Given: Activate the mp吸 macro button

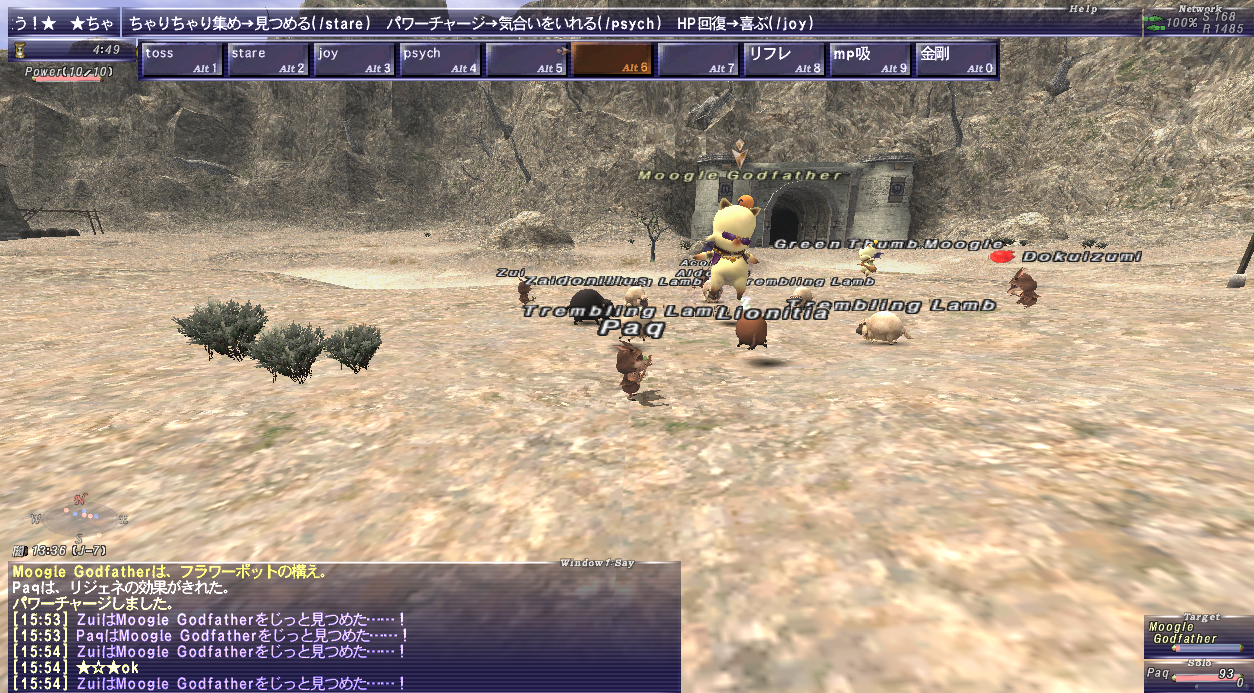Looking at the screenshot, I should point(870,60).
